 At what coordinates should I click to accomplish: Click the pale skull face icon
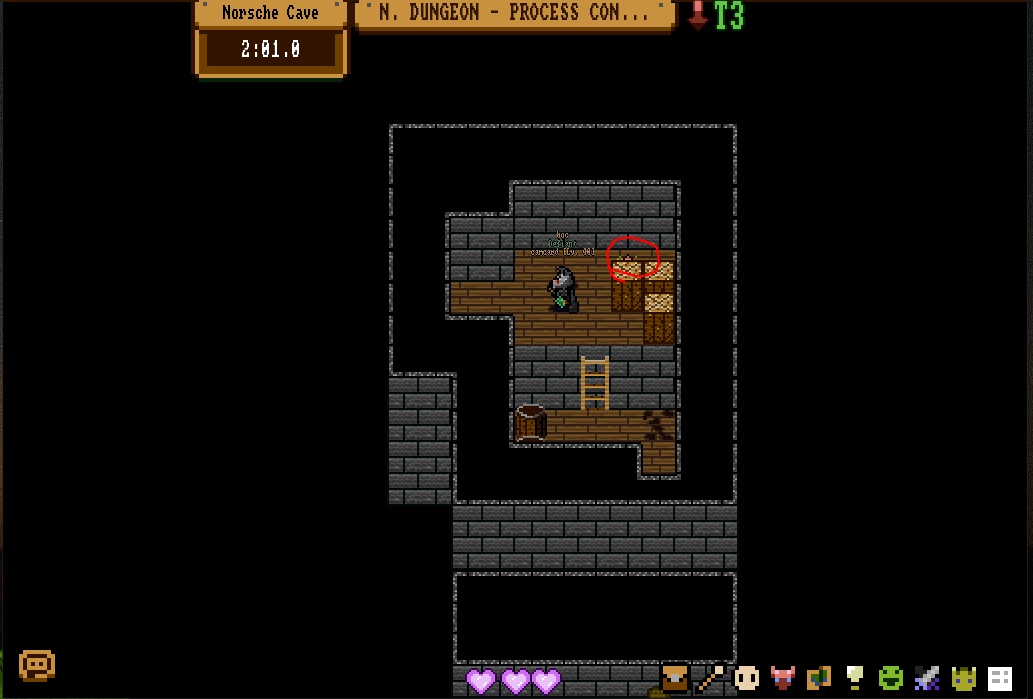coord(746,678)
